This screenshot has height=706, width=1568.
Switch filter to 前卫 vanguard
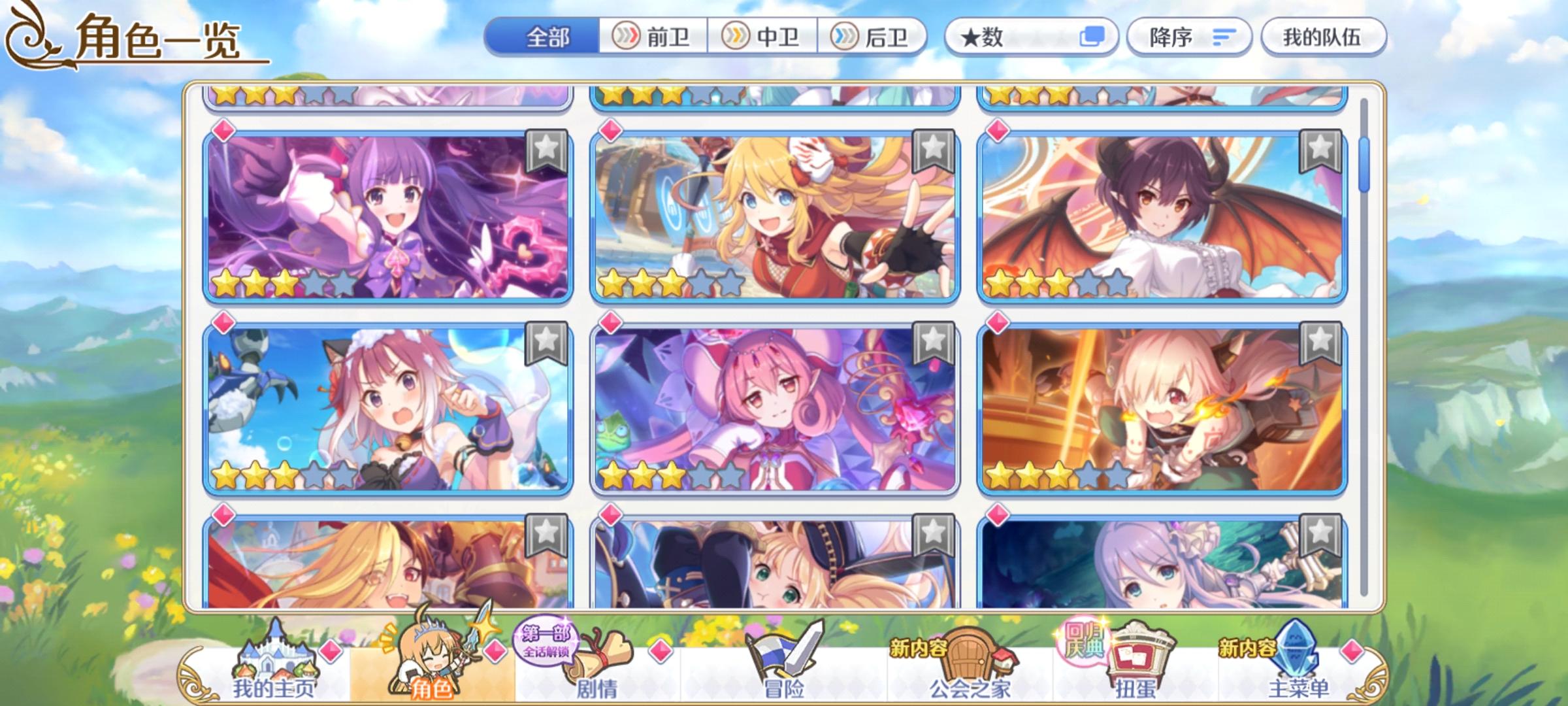click(653, 37)
